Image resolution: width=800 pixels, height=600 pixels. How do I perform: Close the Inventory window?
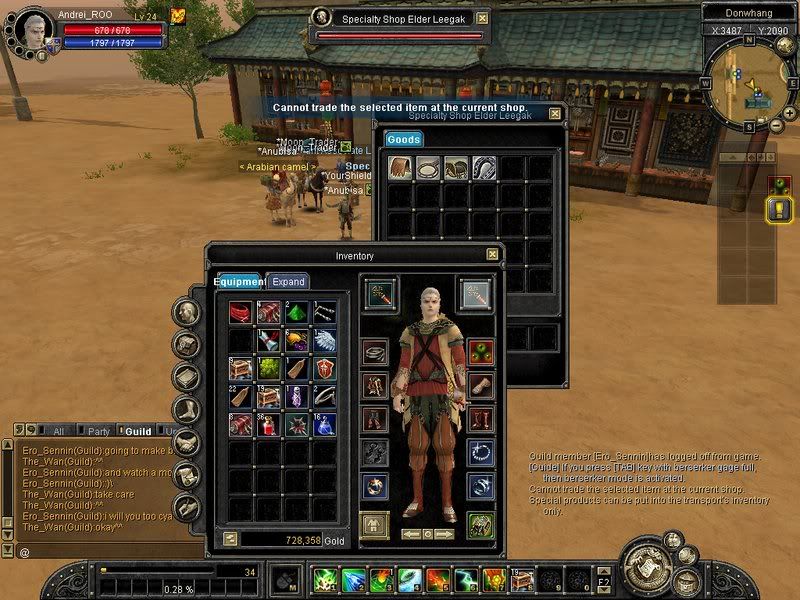pyautogui.click(x=492, y=255)
